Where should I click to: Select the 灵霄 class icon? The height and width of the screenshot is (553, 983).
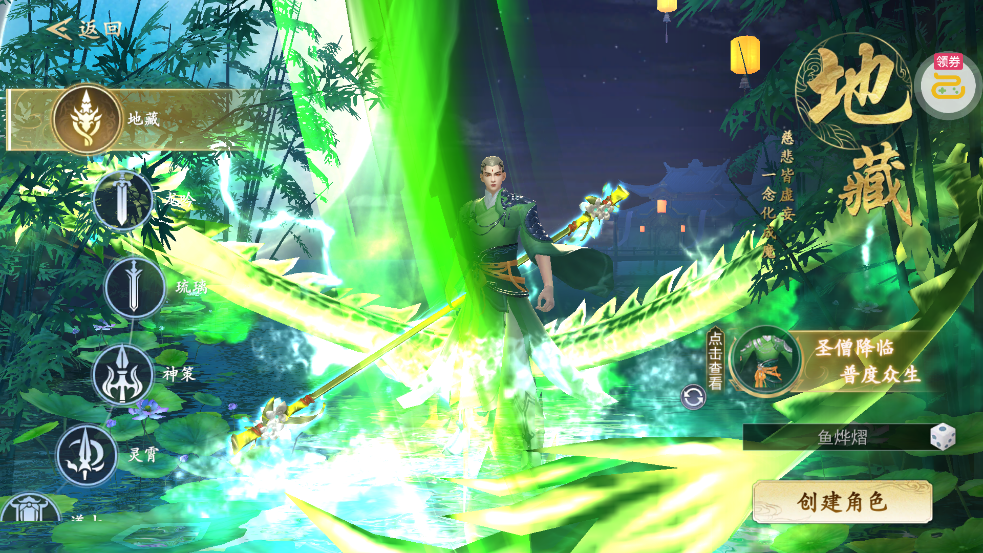click(87, 454)
